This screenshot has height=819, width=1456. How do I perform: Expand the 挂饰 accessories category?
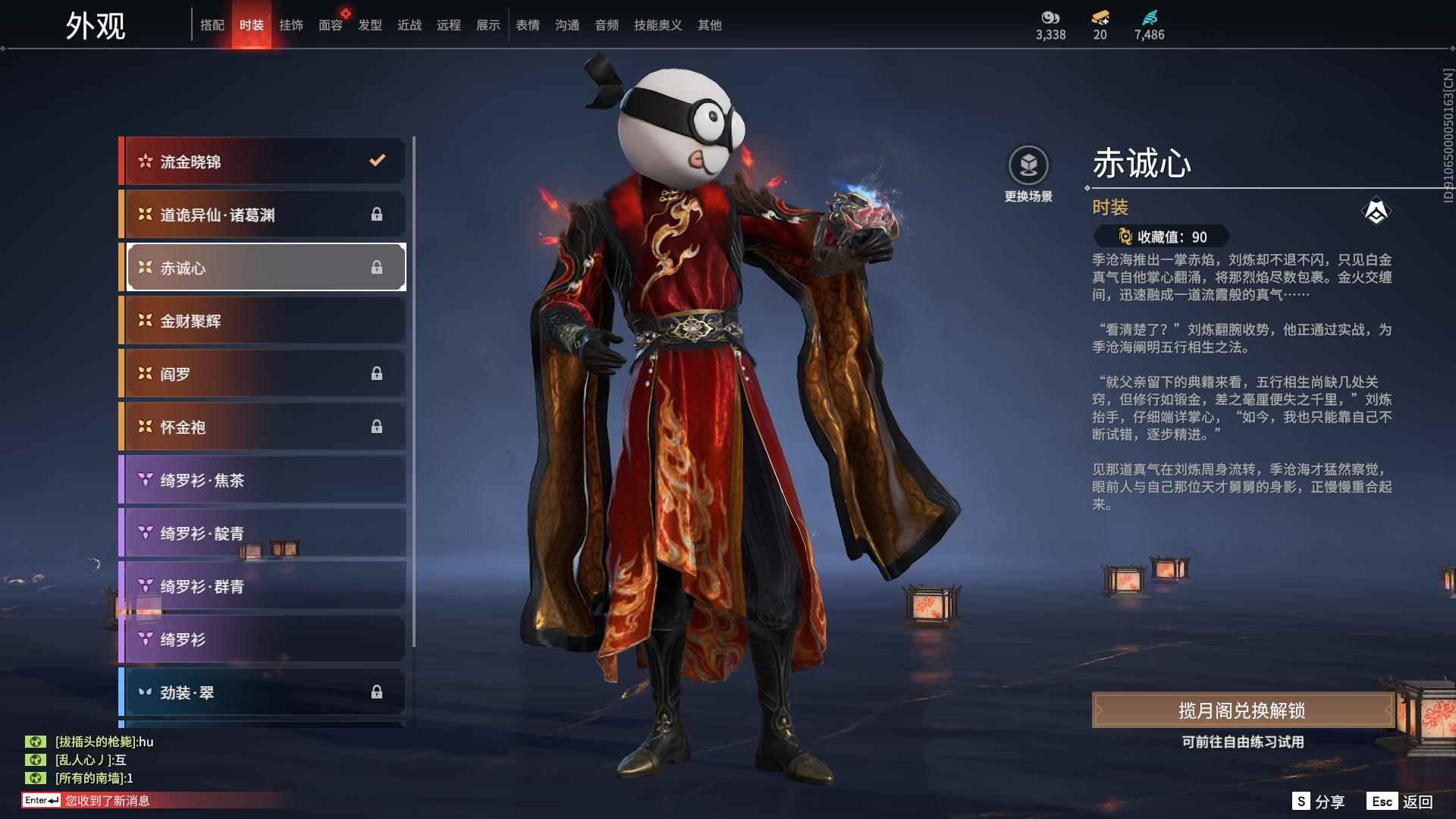291,24
